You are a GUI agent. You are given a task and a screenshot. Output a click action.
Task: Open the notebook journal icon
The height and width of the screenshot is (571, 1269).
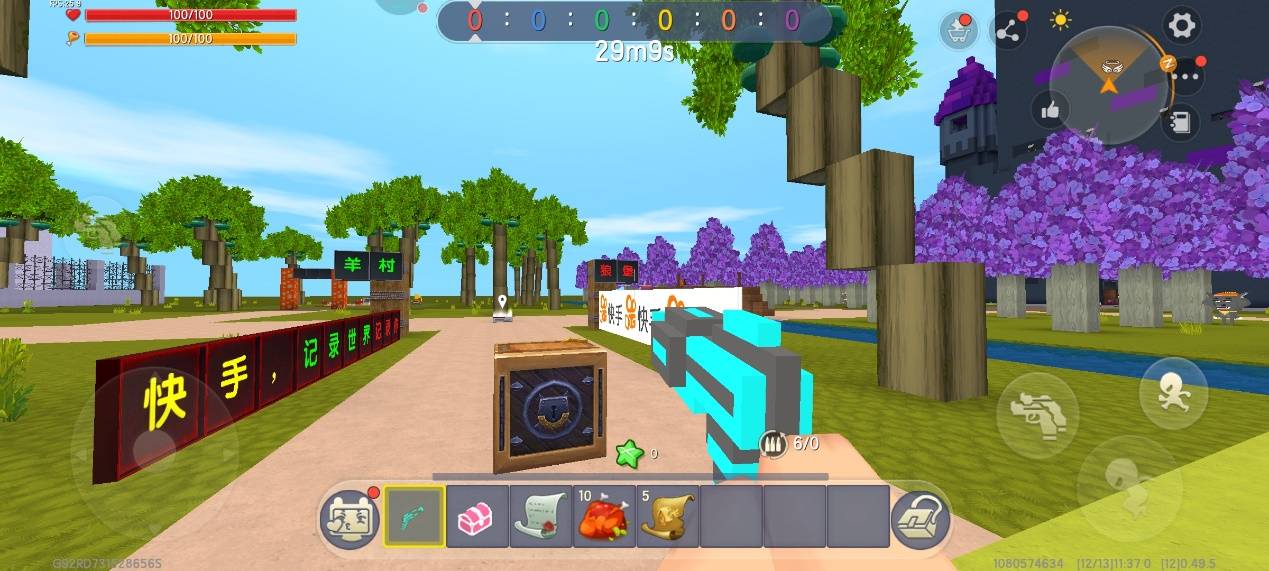[x=1181, y=121]
